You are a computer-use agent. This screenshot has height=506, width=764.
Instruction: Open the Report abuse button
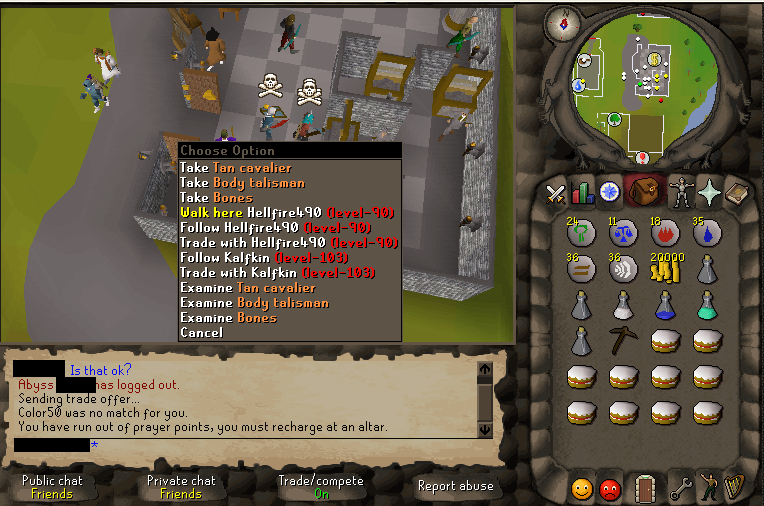click(x=455, y=486)
